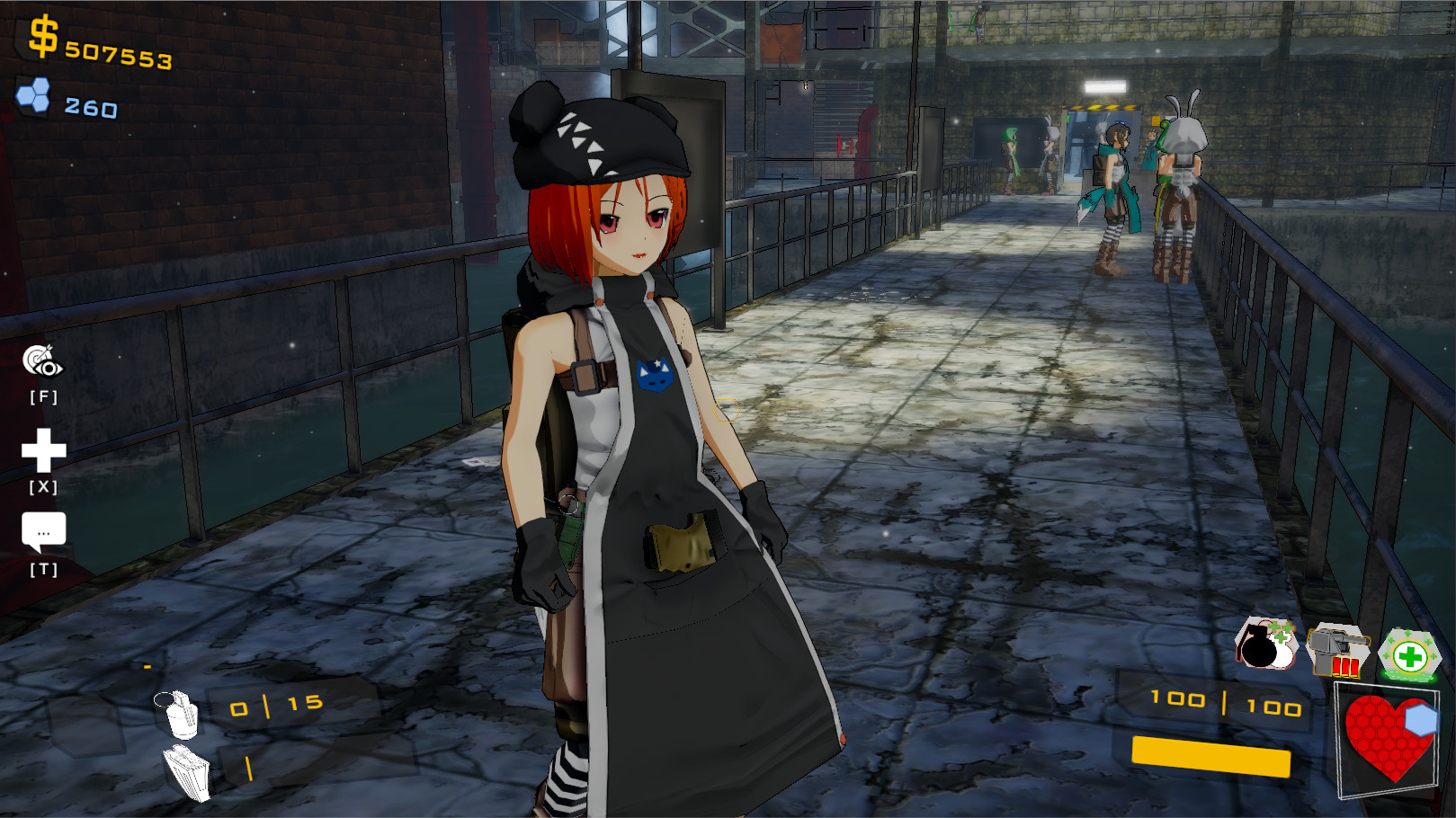Screen dimensions: 1456x818
Task: Click the yellow stamina progress bar
Action: click(1212, 757)
